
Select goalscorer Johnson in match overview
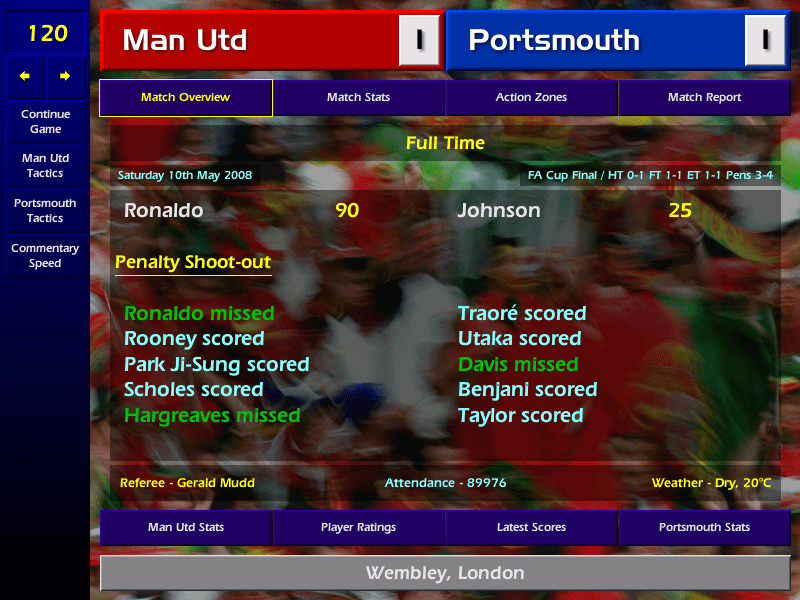pos(499,211)
